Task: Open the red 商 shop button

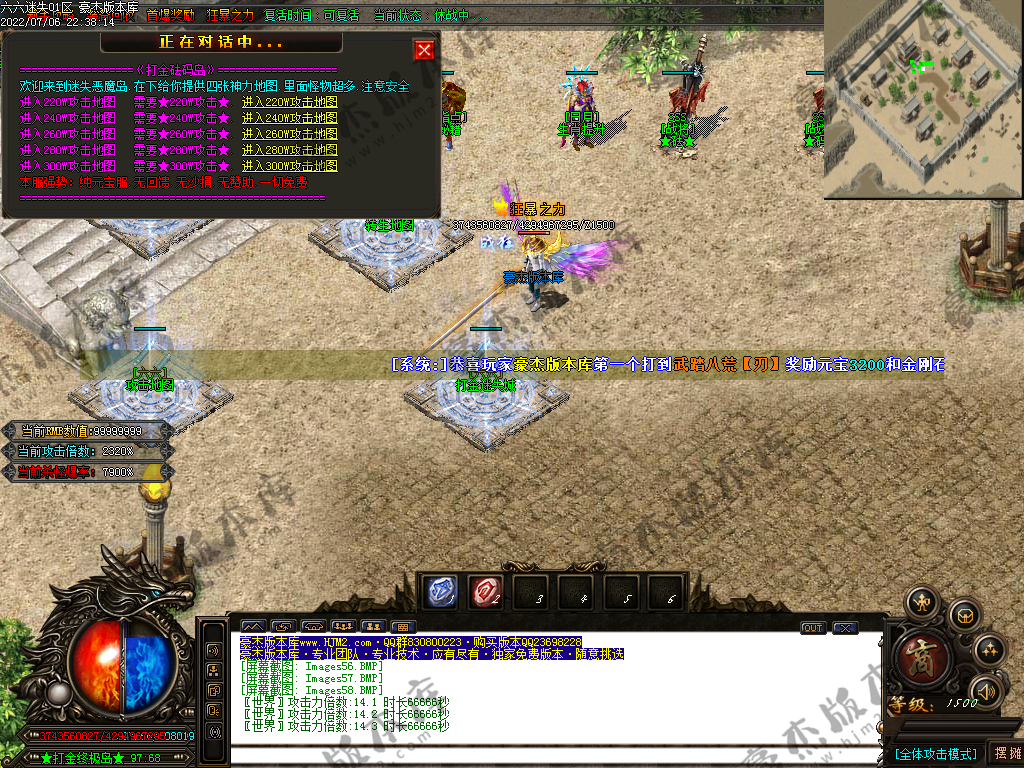Action: (920, 658)
